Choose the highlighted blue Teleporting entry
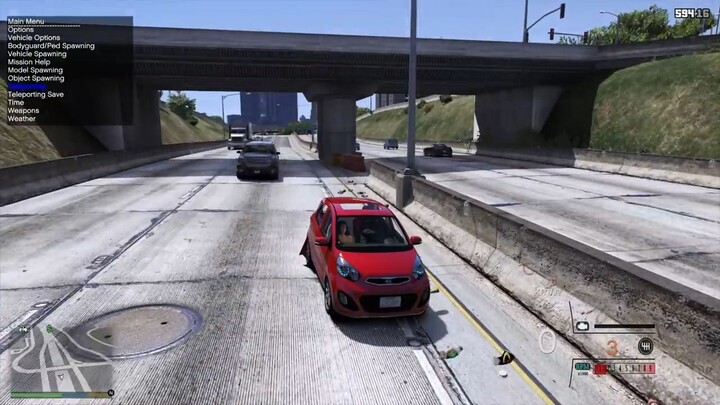 27,86
